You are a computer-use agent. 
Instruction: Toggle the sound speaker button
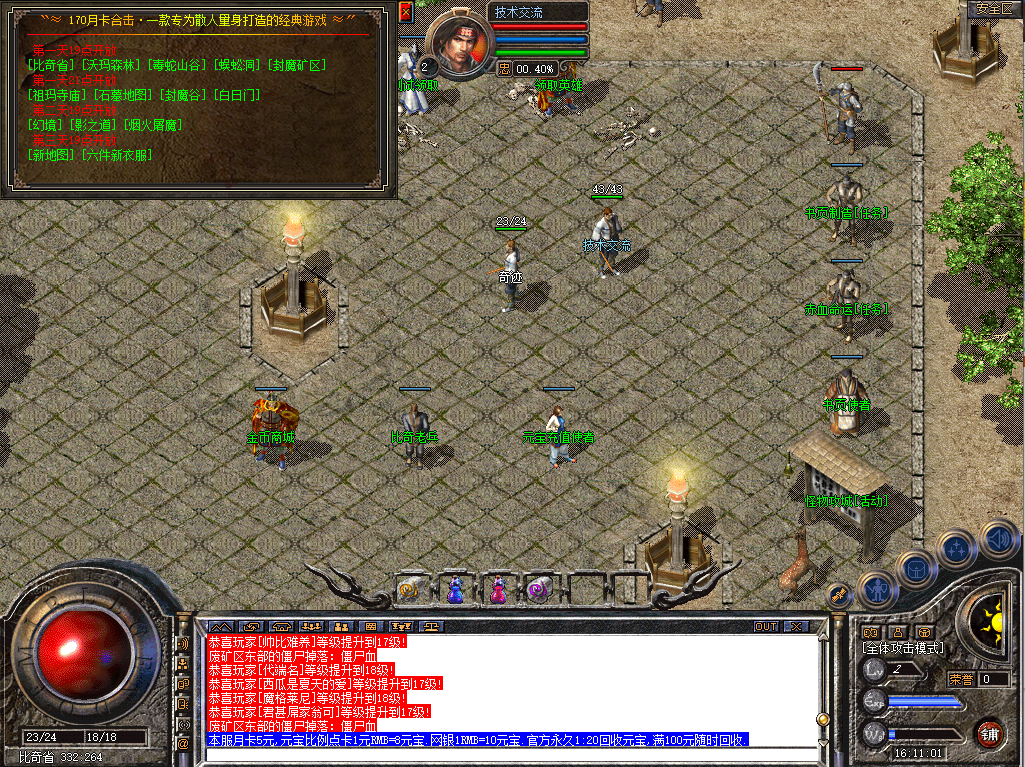click(x=998, y=538)
